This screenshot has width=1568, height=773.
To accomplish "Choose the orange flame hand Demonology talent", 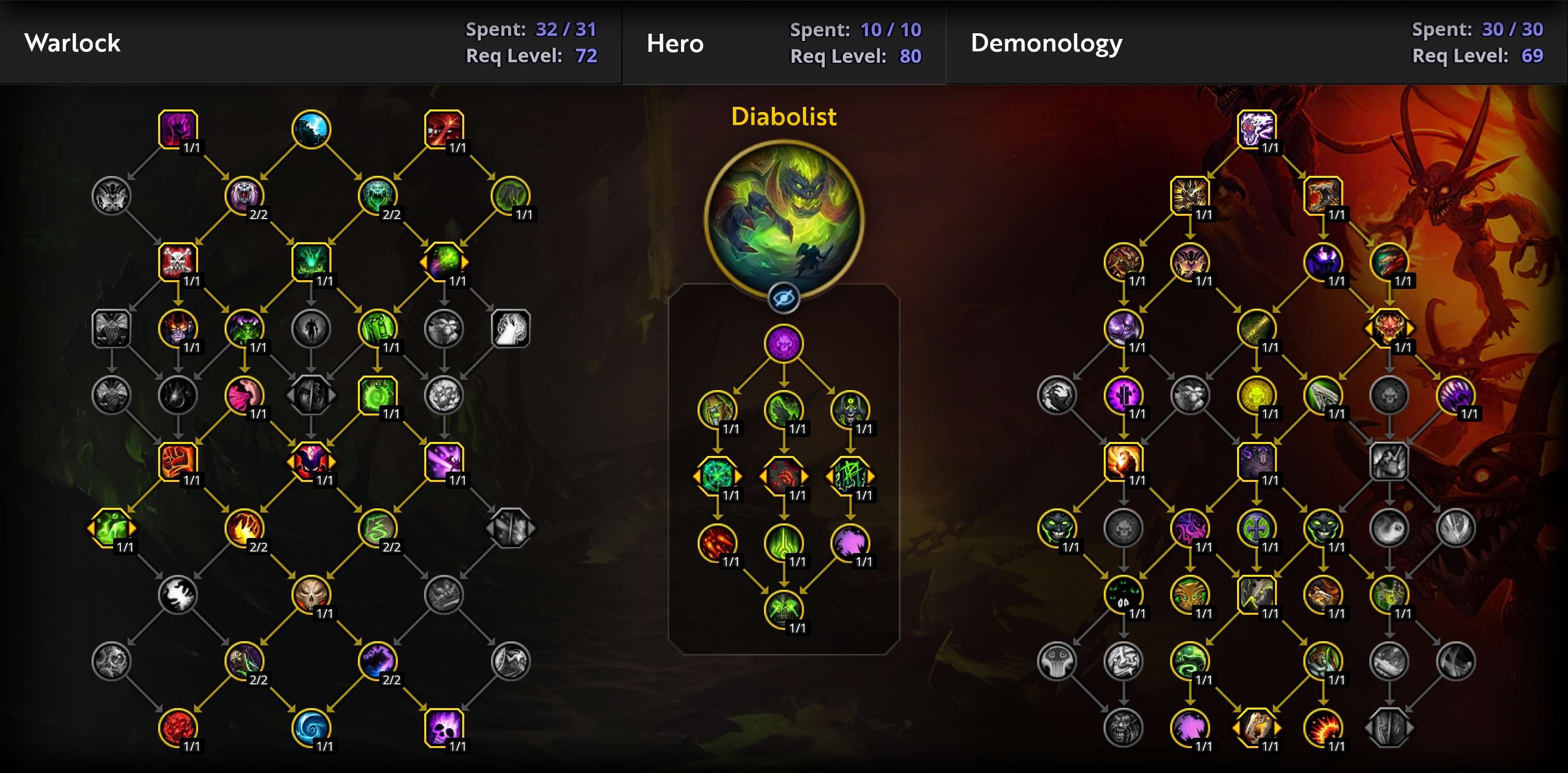I will pyautogui.click(x=1123, y=461).
